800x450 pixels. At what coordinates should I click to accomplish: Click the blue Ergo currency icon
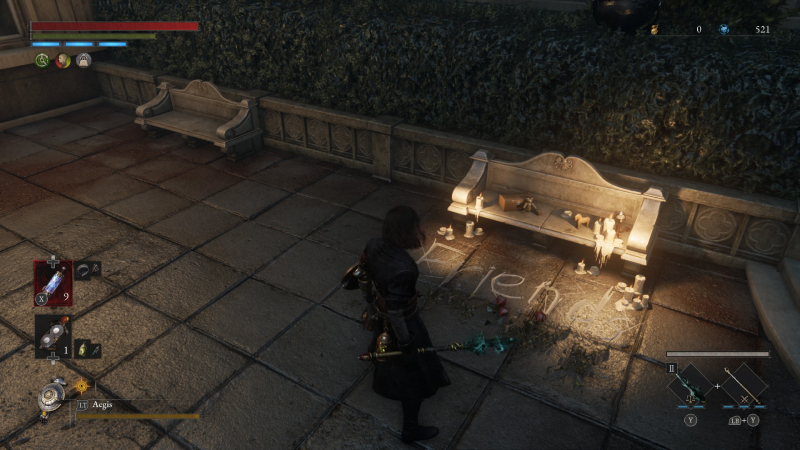(723, 30)
